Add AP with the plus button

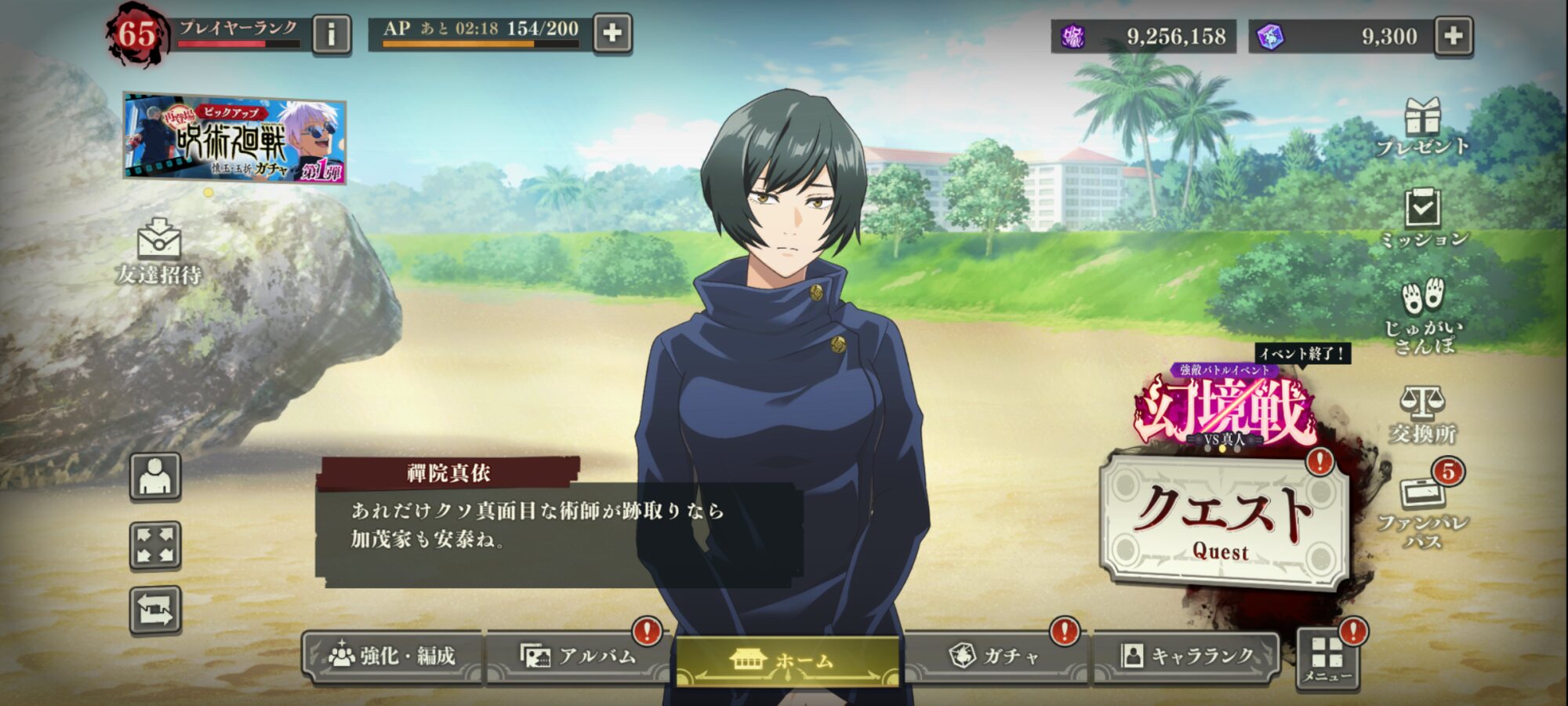612,33
